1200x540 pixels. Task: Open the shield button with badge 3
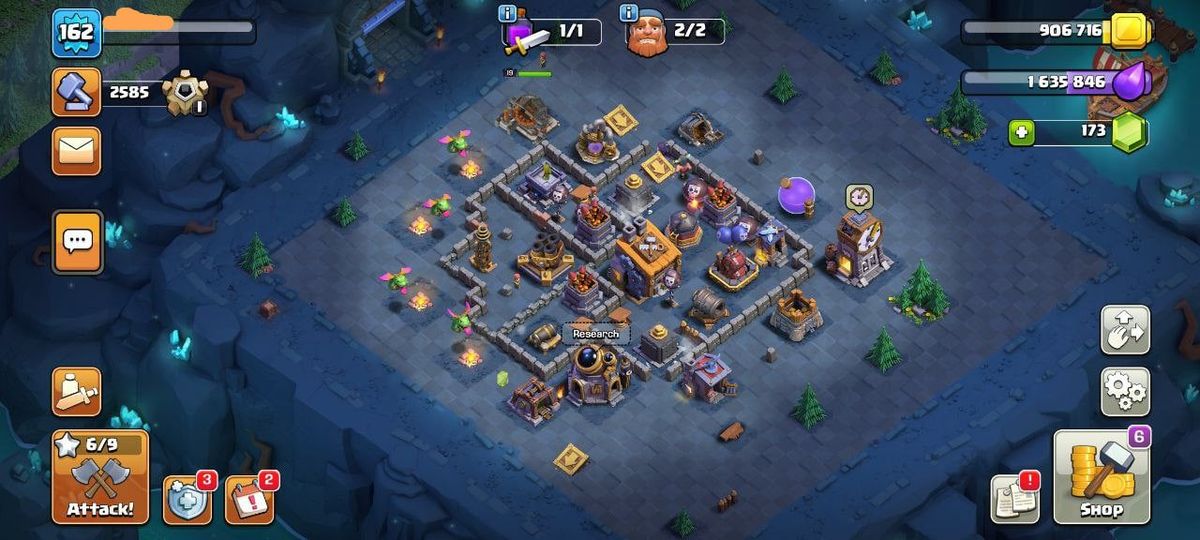[187, 498]
